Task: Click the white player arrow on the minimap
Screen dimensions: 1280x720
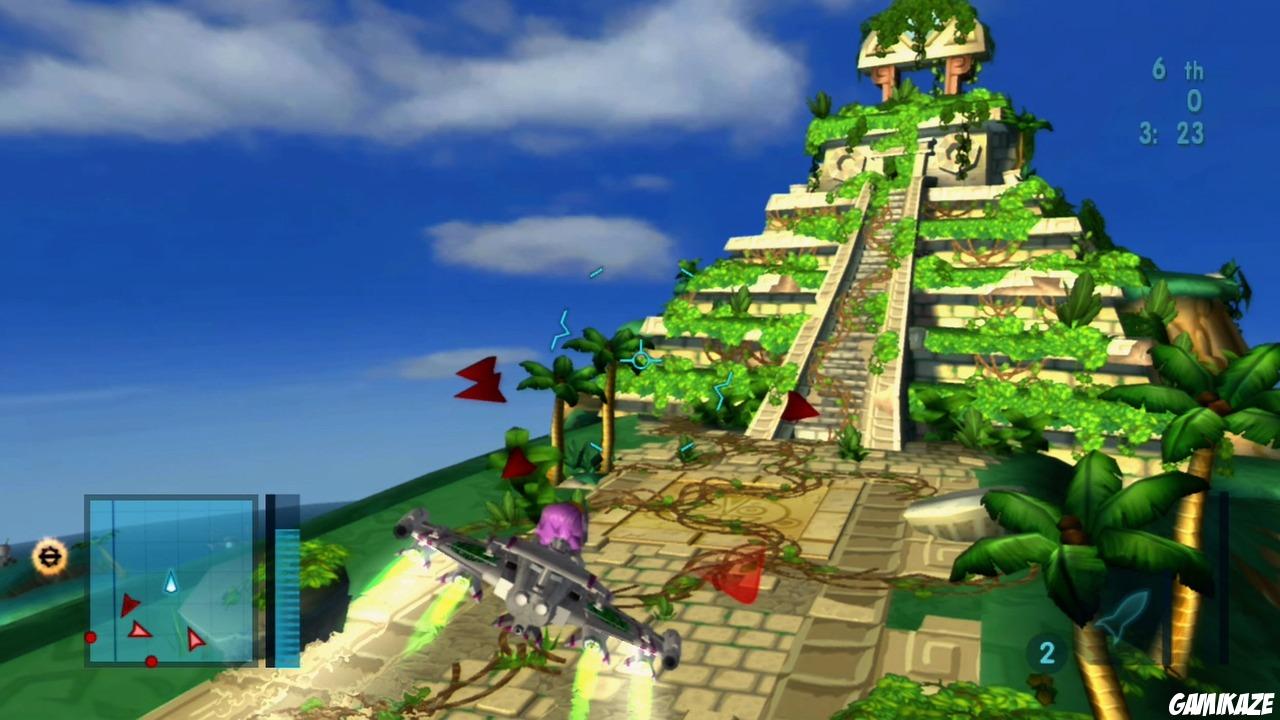Action: coord(171,580)
